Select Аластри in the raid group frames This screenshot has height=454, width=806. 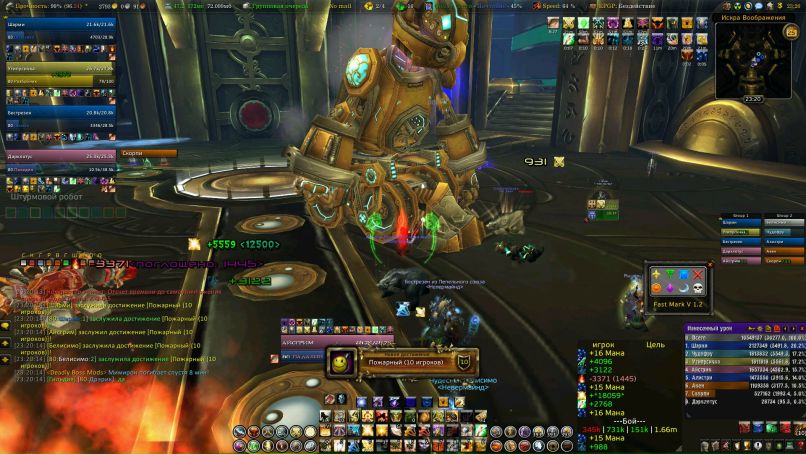(781, 241)
